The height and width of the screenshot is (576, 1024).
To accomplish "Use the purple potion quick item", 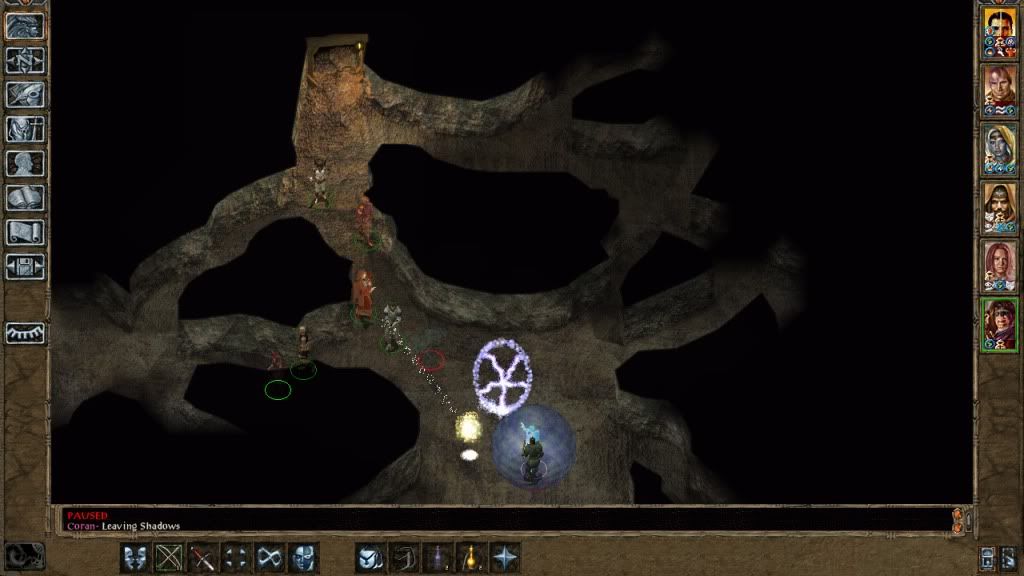I will pyautogui.click(x=437, y=557).
